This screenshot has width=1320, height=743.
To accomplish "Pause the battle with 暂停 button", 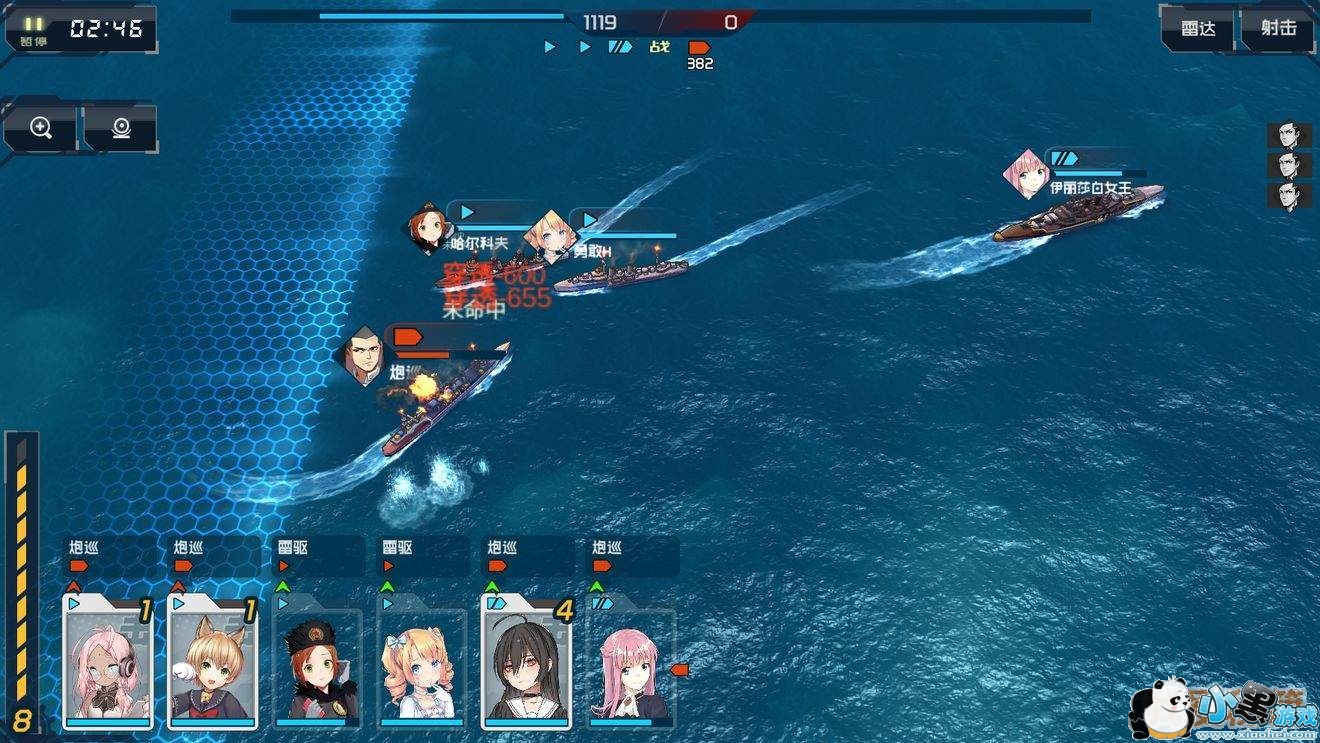I will (34, 30).
